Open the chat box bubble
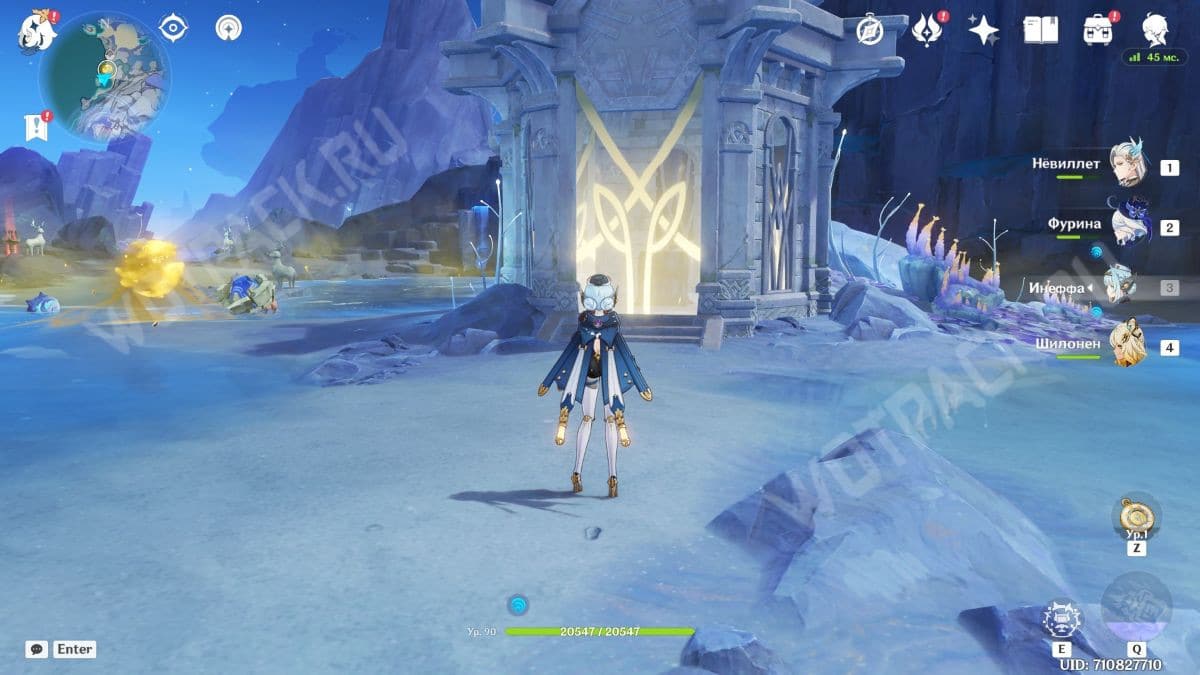 tap(37, 649)
